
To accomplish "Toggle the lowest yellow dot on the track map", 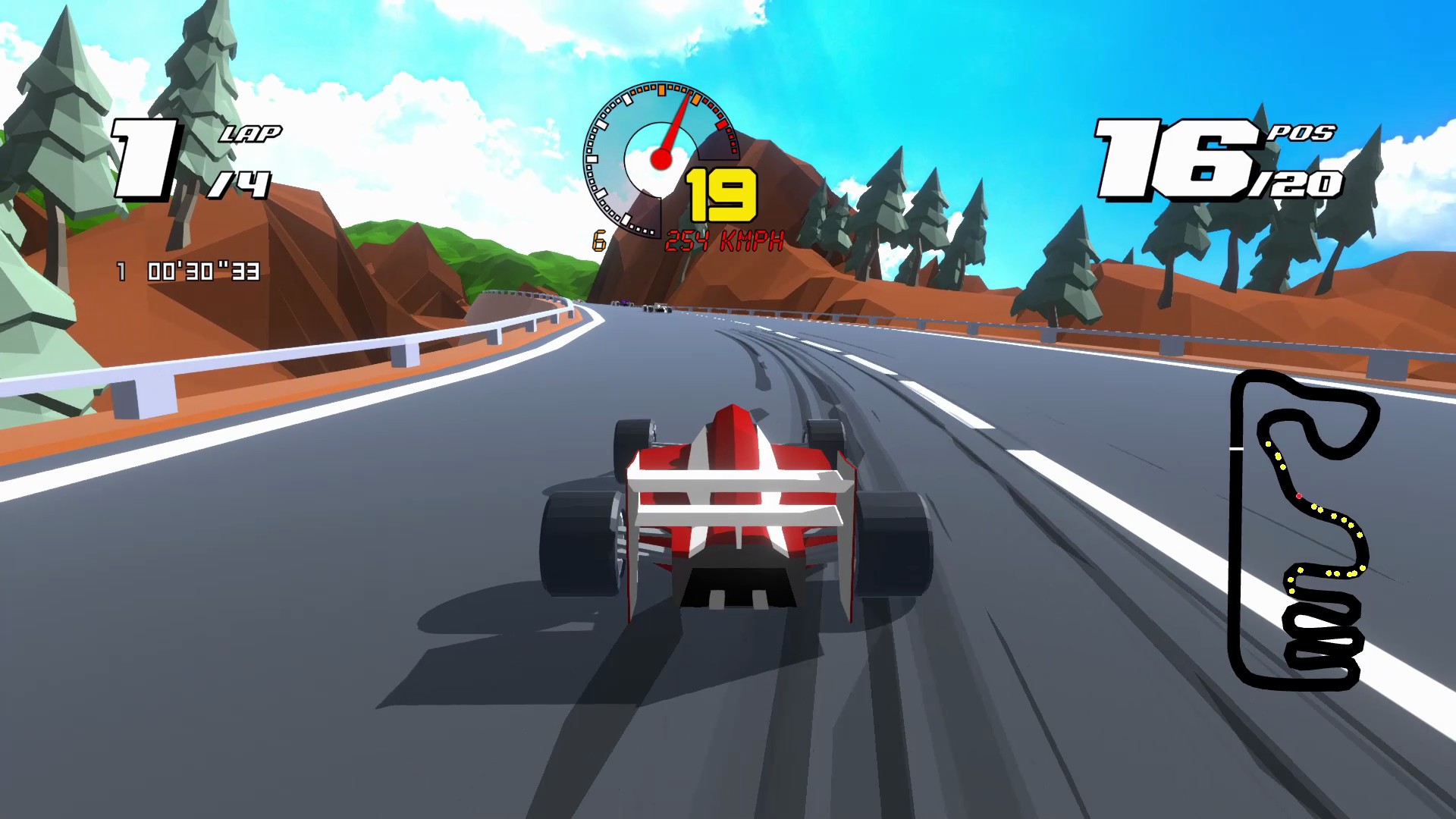I will pos(1291,590).
